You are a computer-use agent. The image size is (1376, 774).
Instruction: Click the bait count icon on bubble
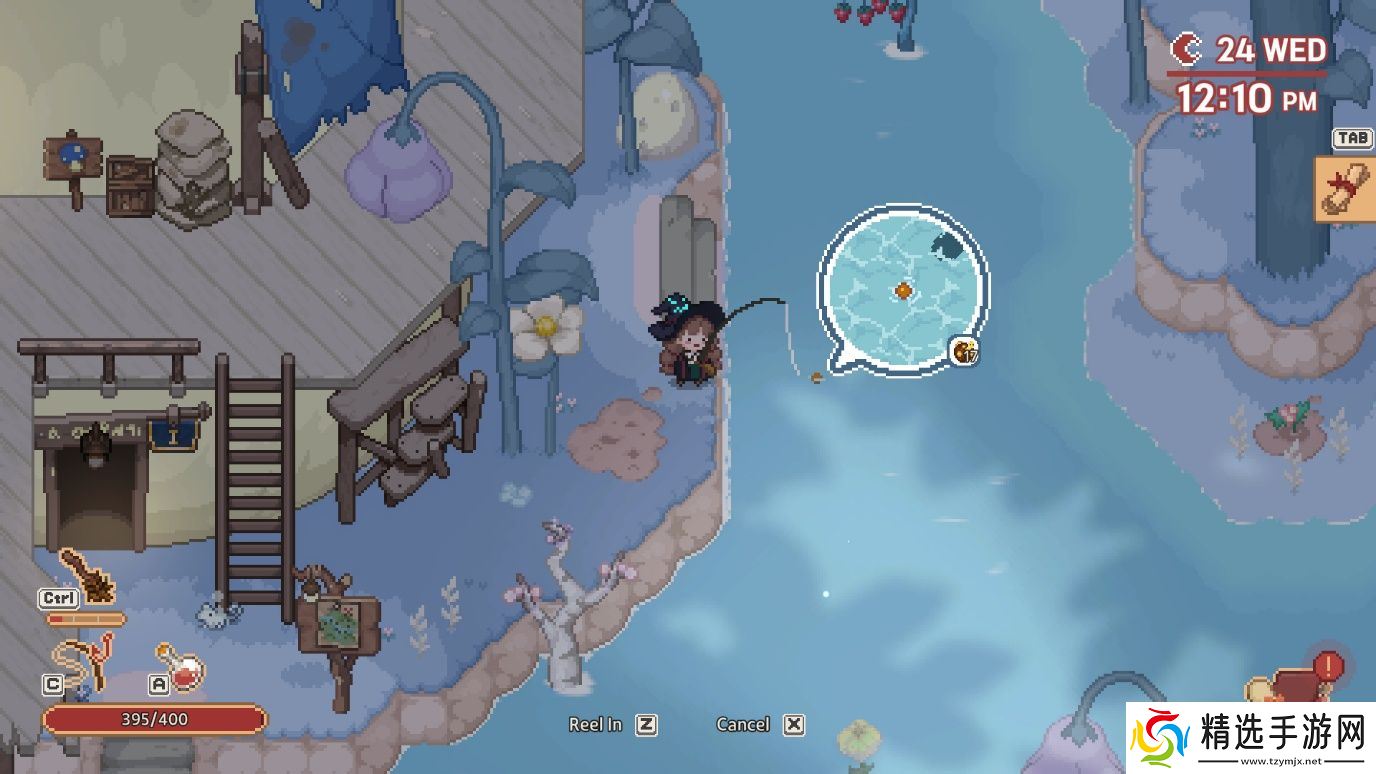coord(965,351)
